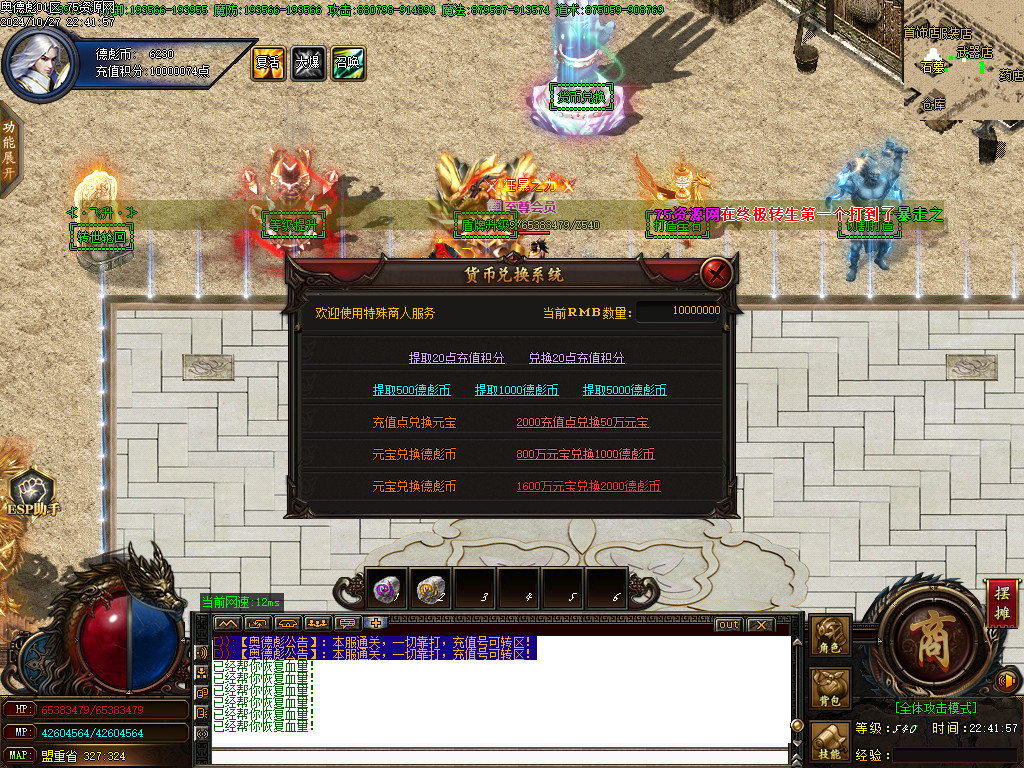Toggle the 大爆 icon
This screenshot has width=1024, height=768.
click(308, 62)
